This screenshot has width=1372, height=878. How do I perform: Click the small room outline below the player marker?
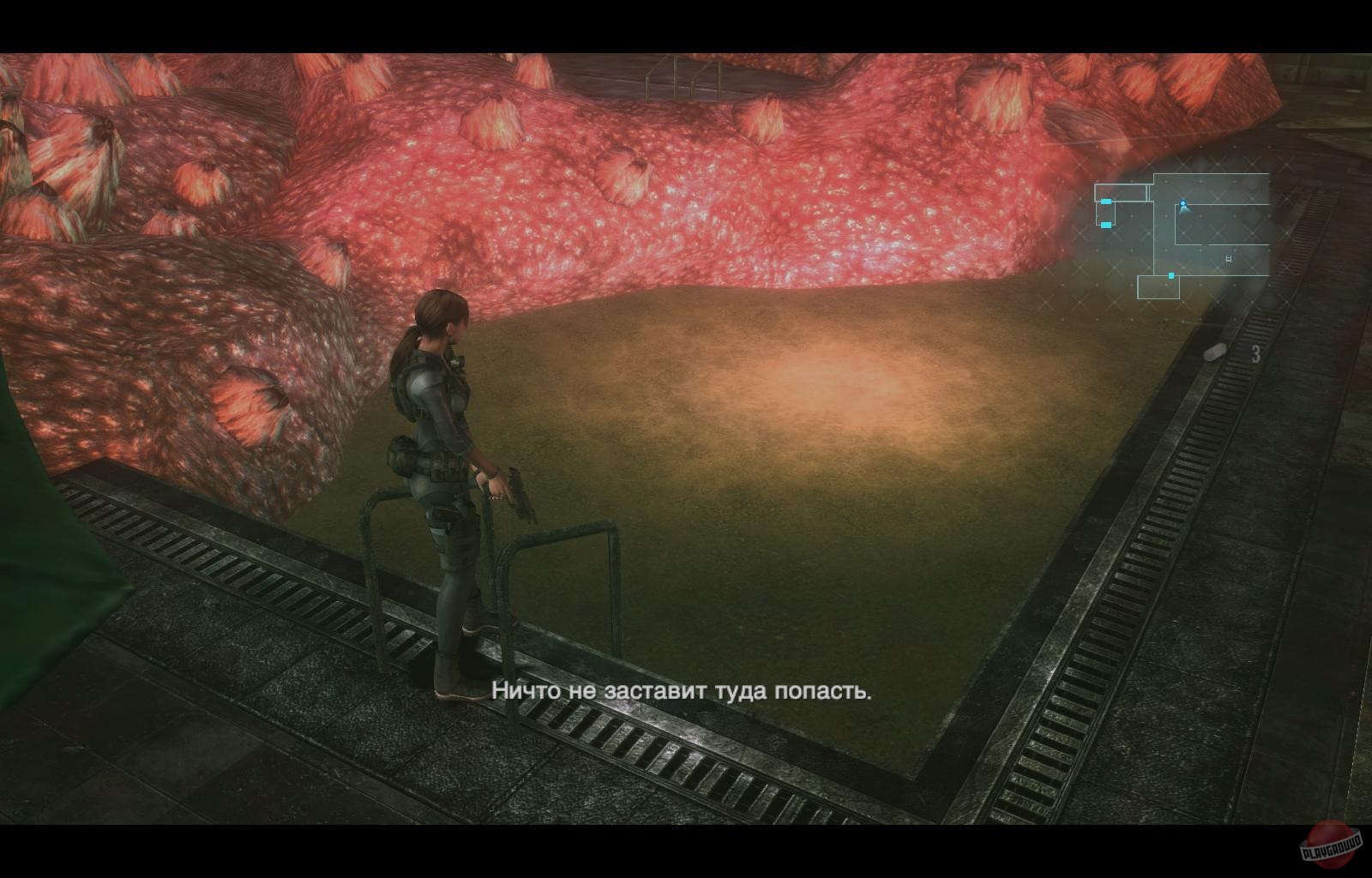click(1159, 288)
